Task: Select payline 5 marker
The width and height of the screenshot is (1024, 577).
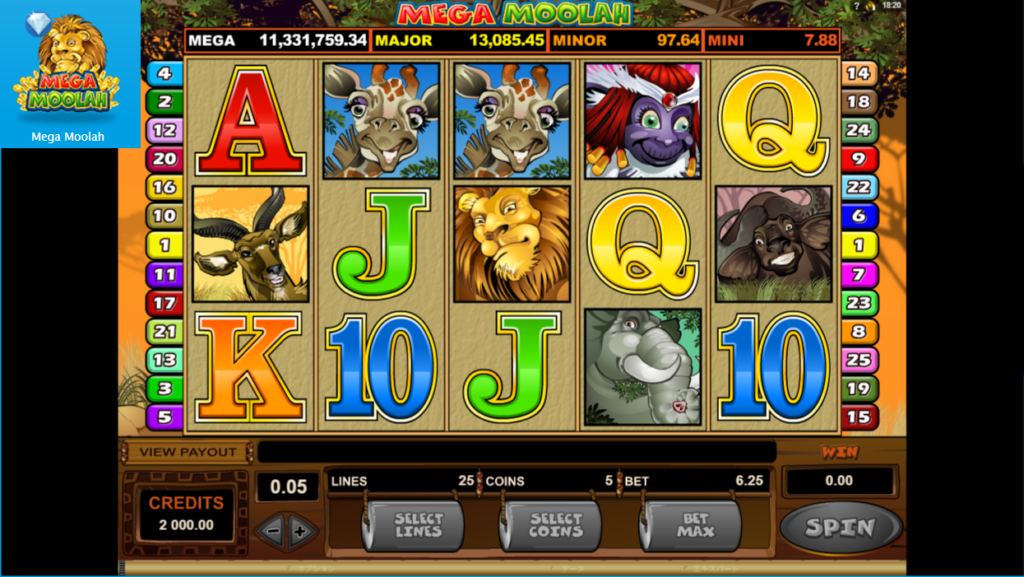Action: (x=164, y=417)
